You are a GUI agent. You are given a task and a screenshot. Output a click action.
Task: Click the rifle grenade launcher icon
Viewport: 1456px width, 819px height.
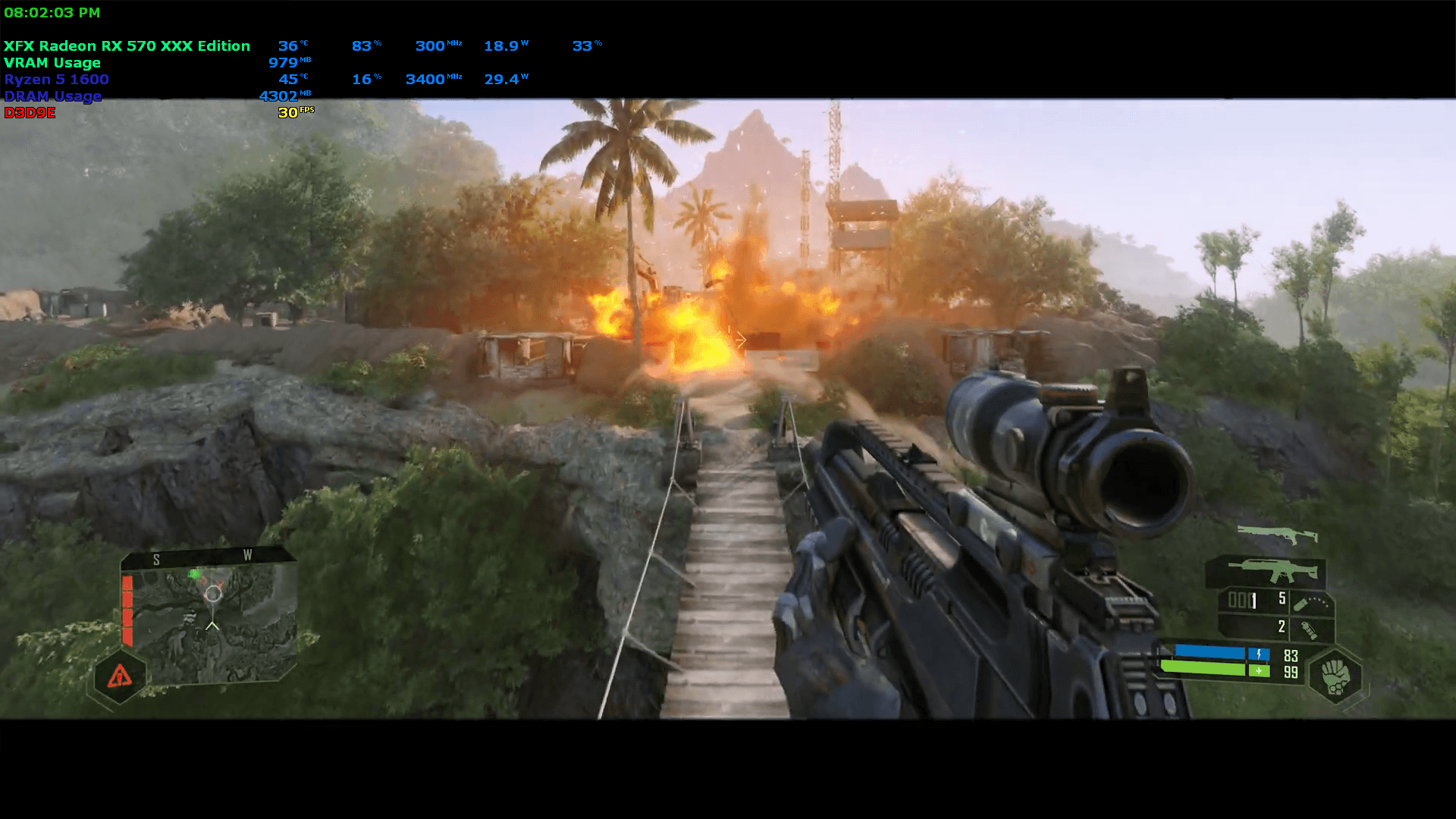(x=1310, y=603)
